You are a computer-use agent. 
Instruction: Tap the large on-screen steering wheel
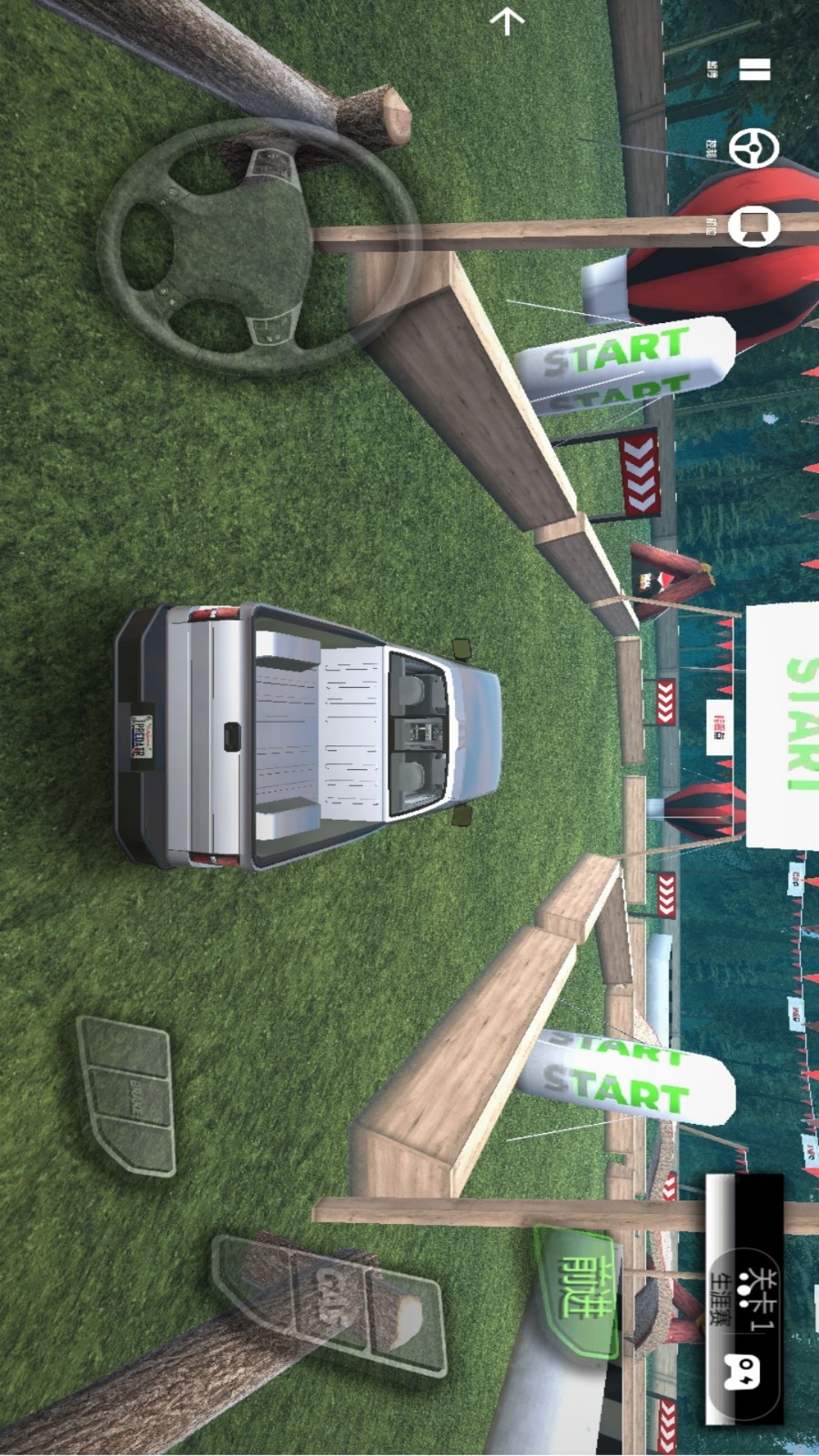[258, 247]
